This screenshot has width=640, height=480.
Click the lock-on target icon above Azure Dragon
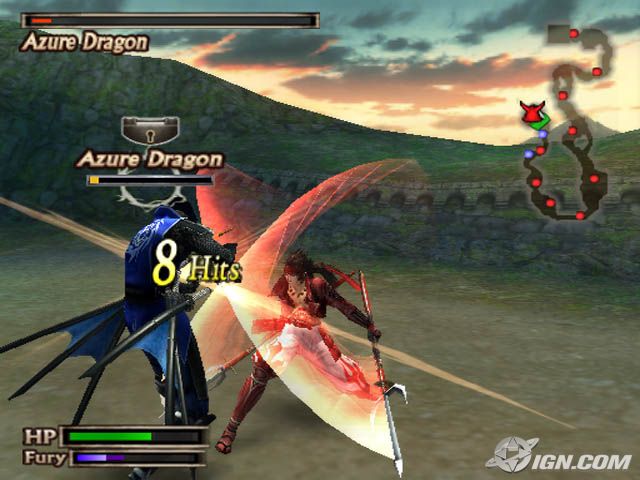click(149, 131)
